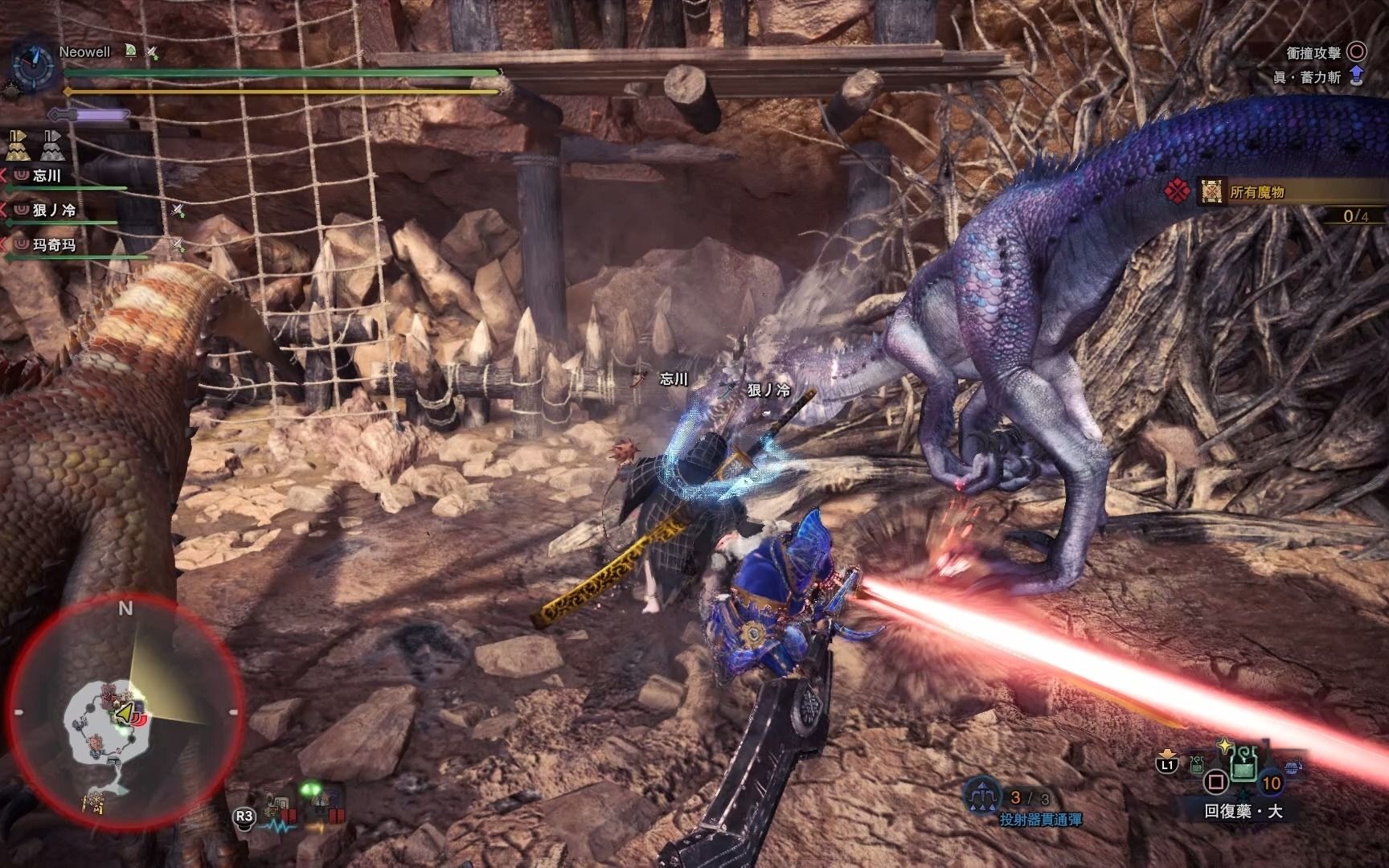Select the small potion left of 回復藥・大
The image size is (1389, 868).
(1198, 764)
